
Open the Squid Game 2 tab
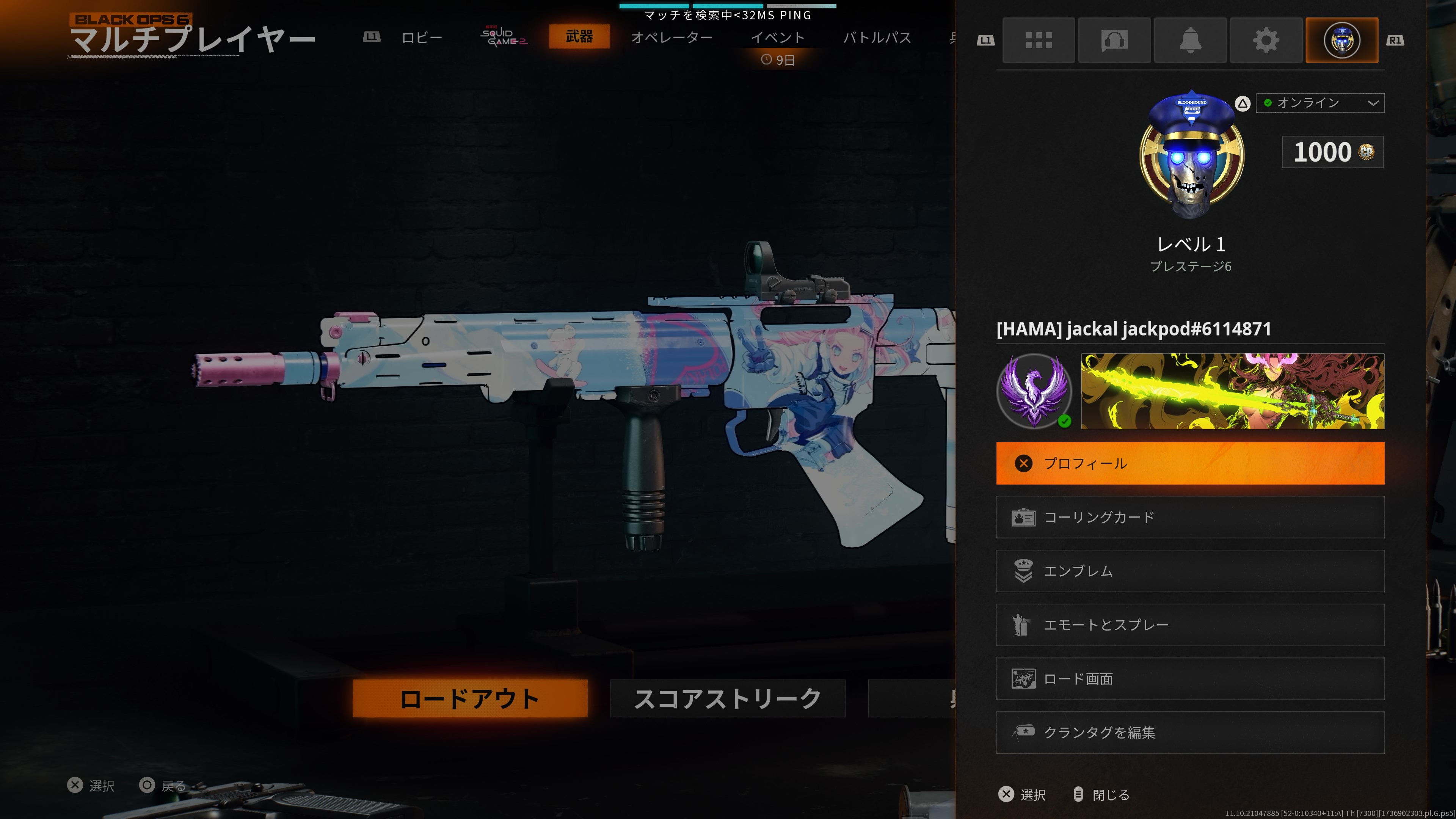(504, 36)
